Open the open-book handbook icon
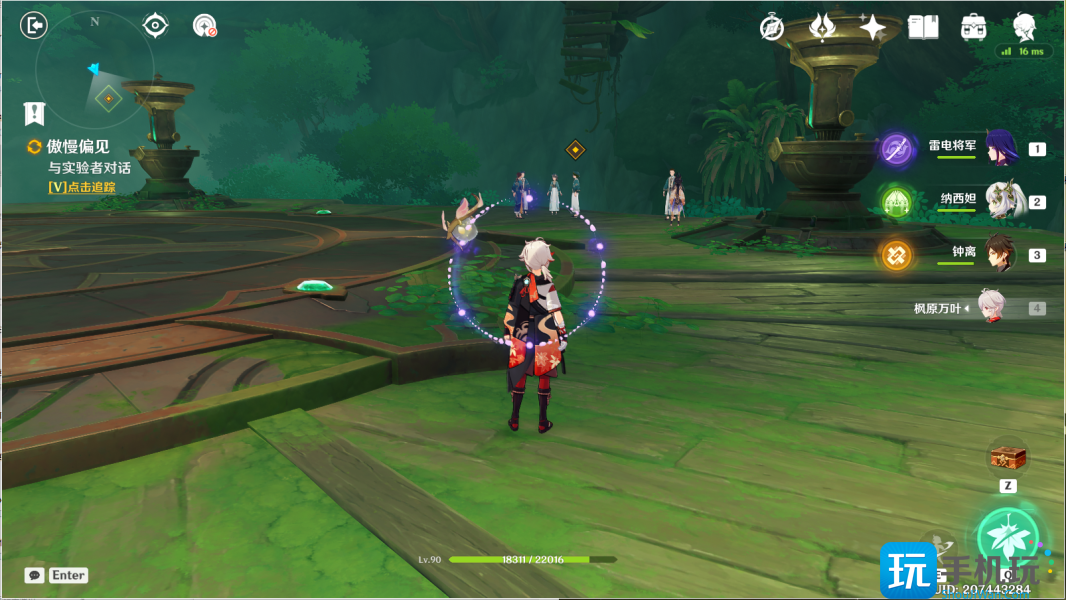Viewport: 1066px width, 600px height. click(x=923, y=27)
